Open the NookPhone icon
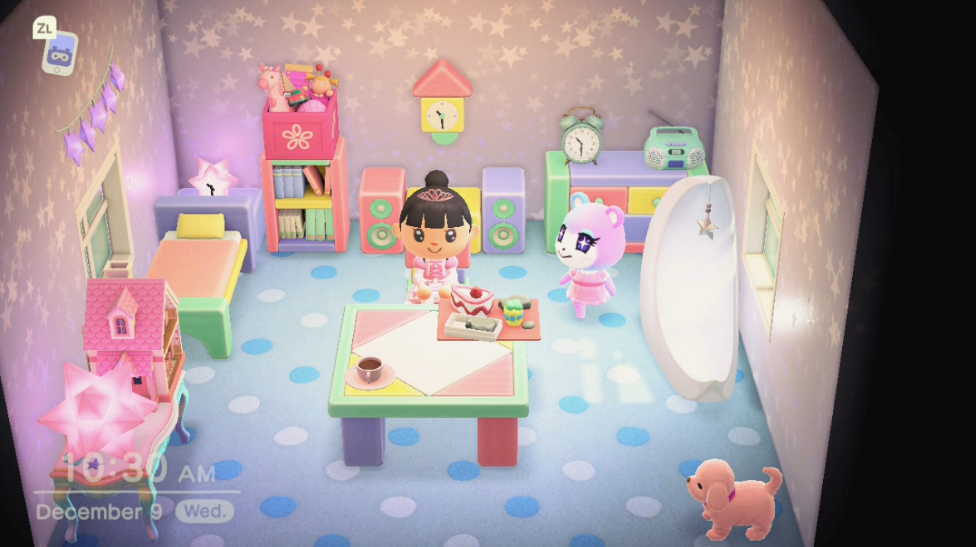976x547 pixels. pos(59,50)
